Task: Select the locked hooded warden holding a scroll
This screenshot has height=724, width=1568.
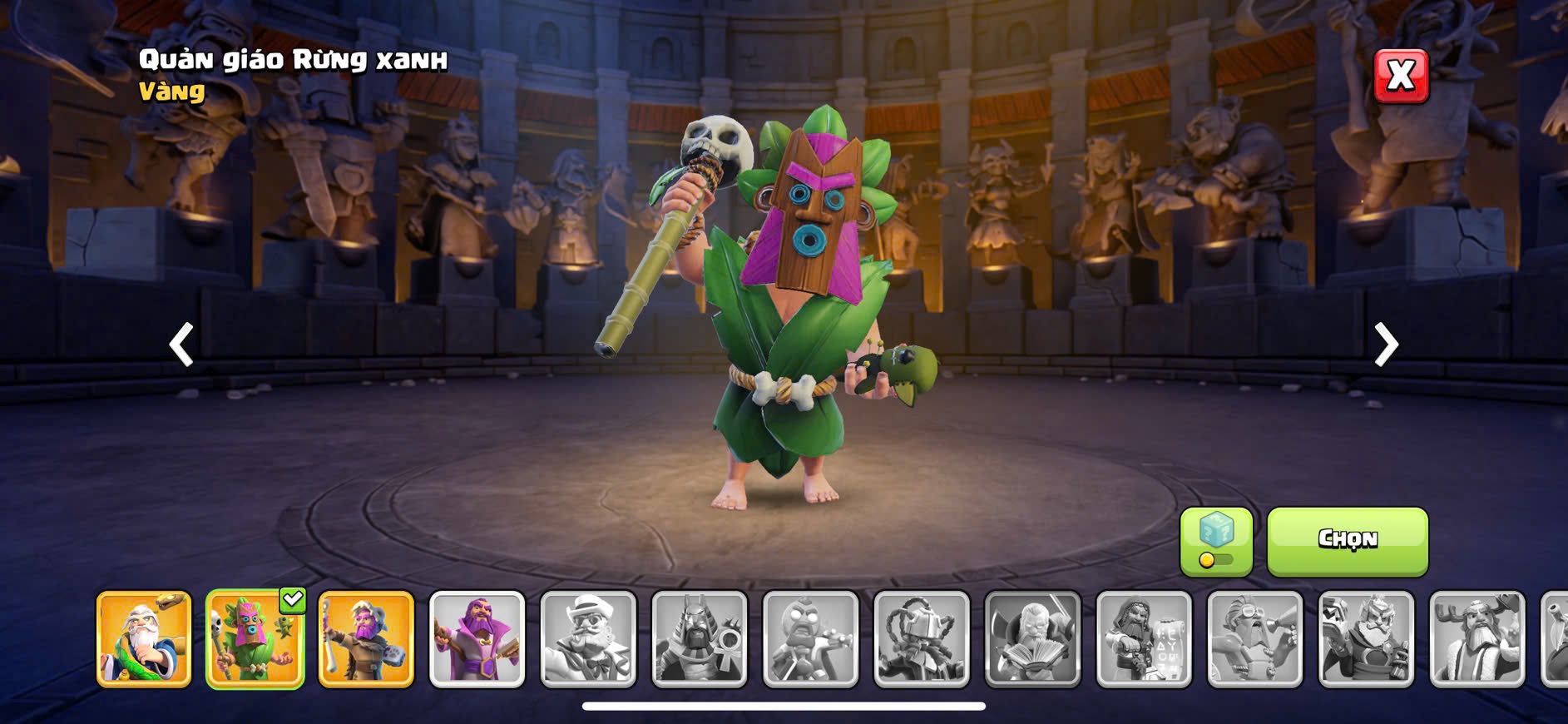Action: tap(1144, 639)
